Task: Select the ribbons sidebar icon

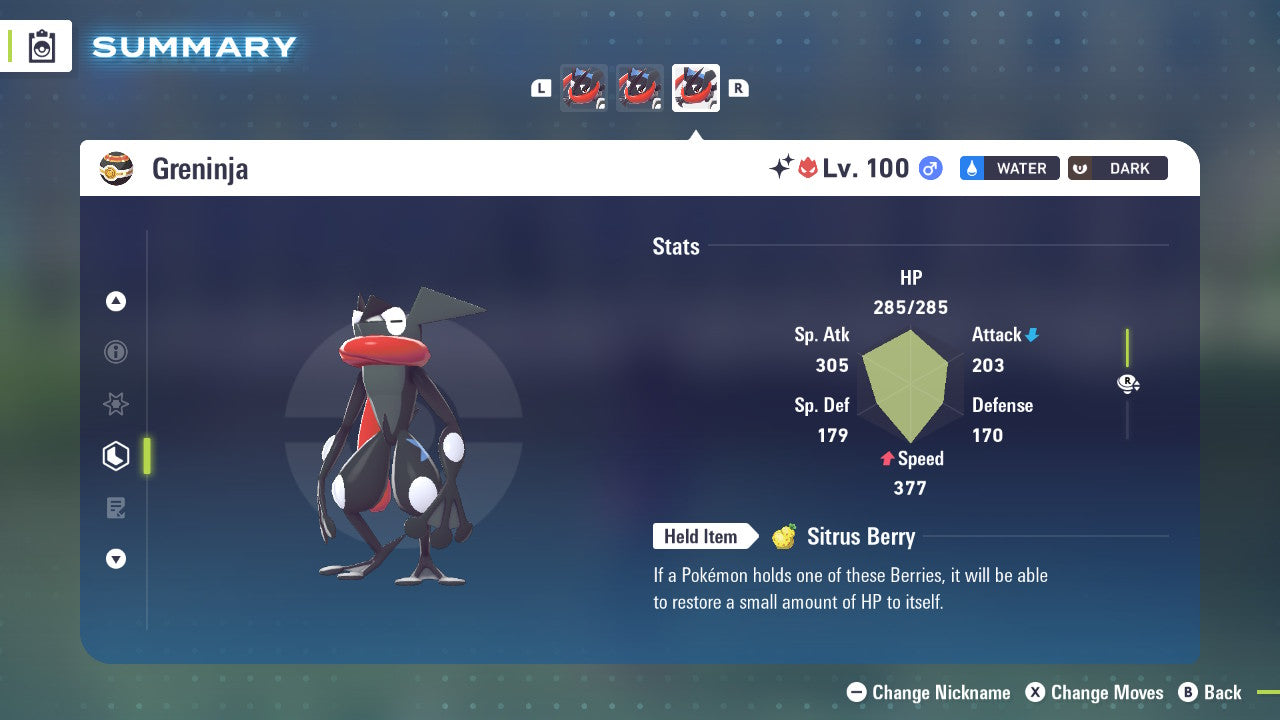Action: point(115,404)
